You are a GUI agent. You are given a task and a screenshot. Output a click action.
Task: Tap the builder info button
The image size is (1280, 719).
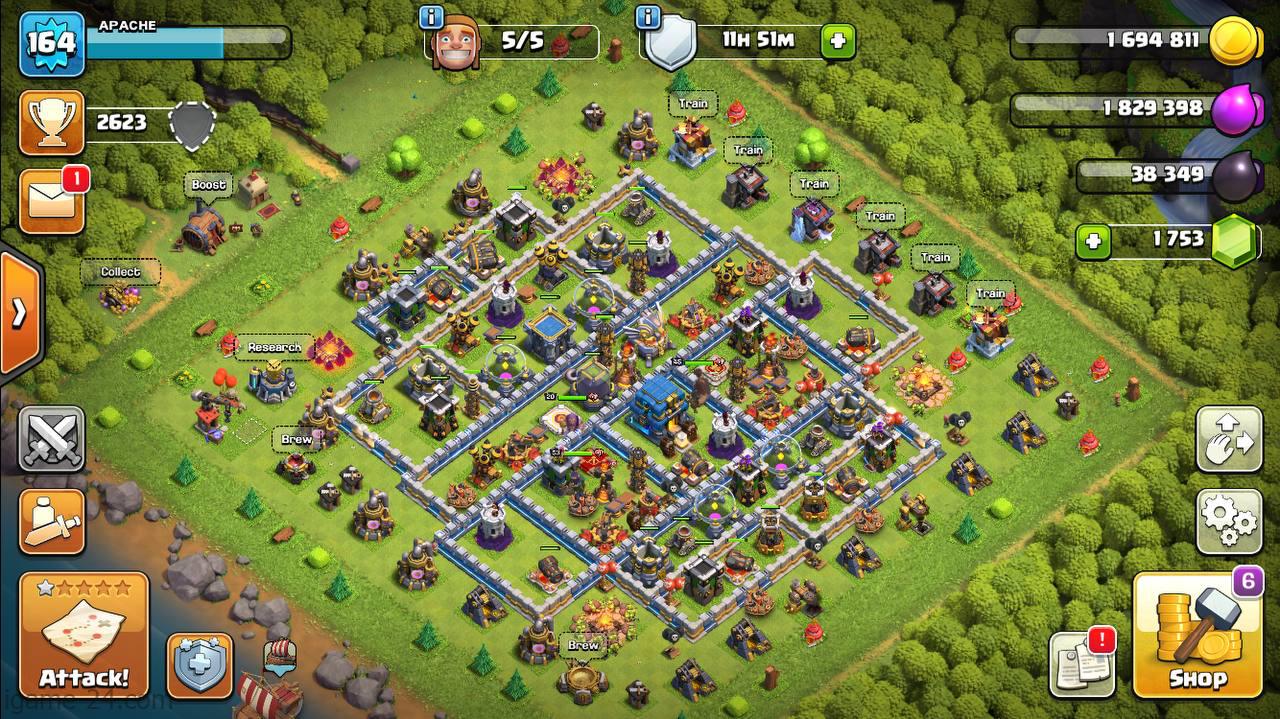coord(432,17)
